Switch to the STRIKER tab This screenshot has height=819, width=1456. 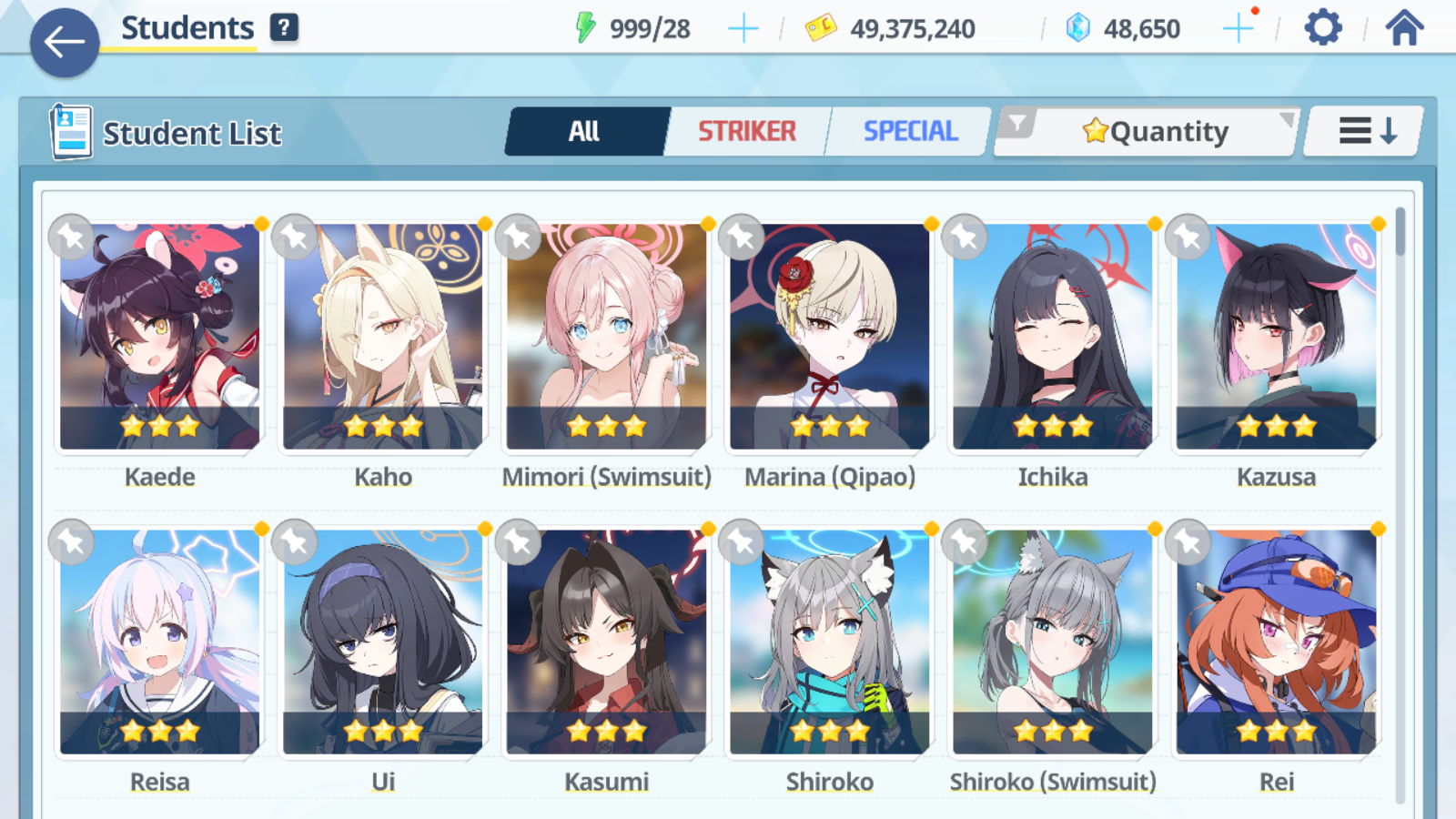pos(747,132)
